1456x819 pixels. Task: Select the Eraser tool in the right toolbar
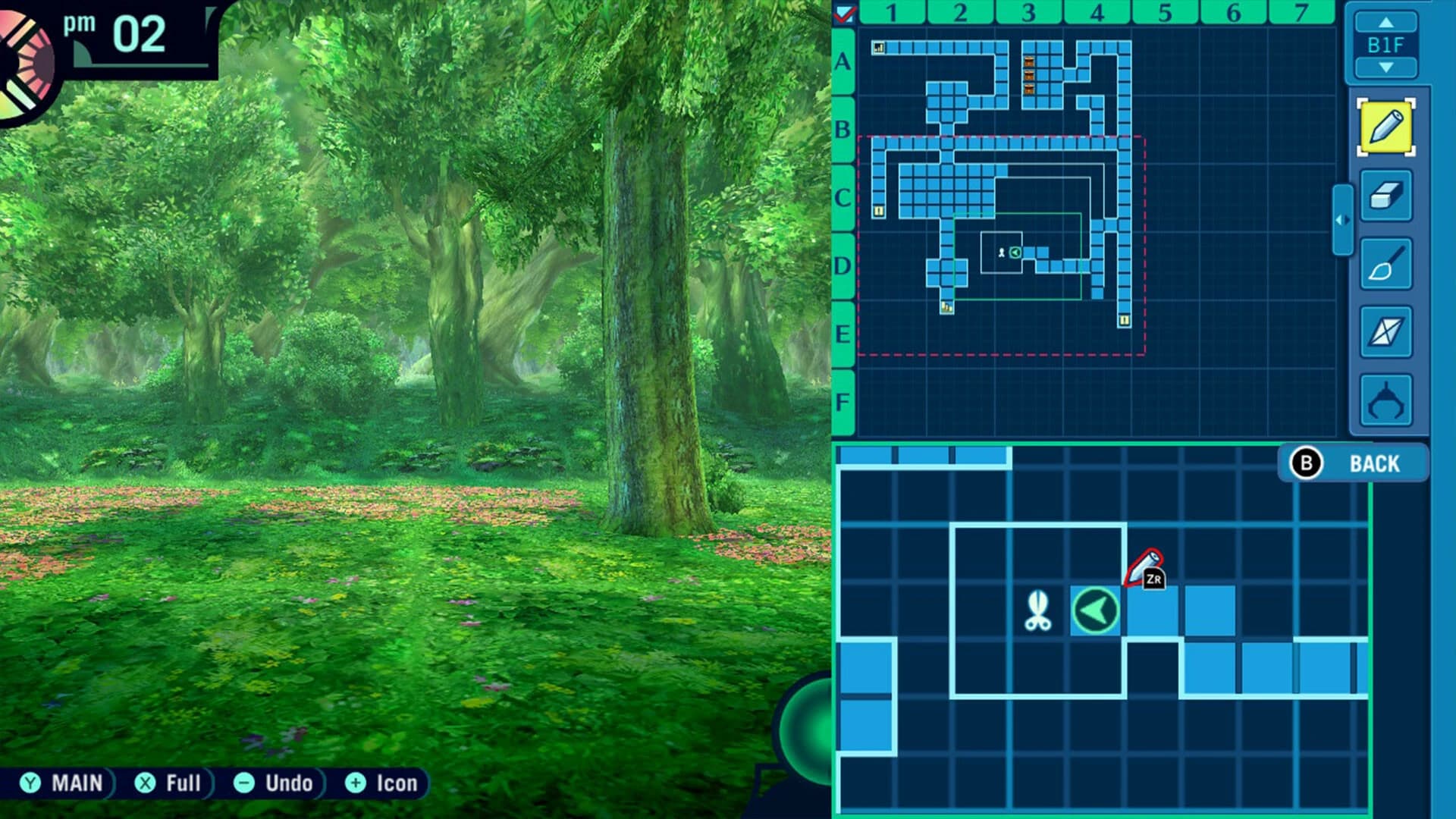pyautogui.click(x=1385, y=196)
